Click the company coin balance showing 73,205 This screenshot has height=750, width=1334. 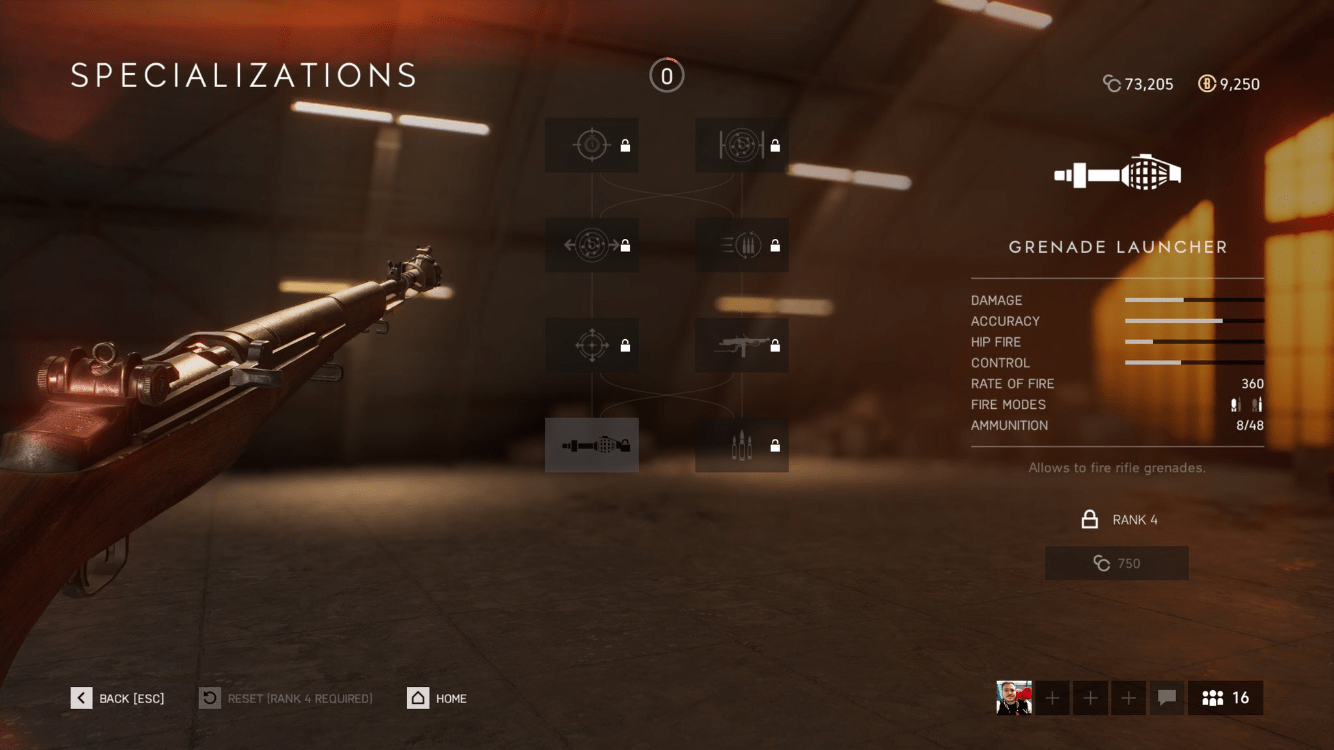(x=1138, y=84)
